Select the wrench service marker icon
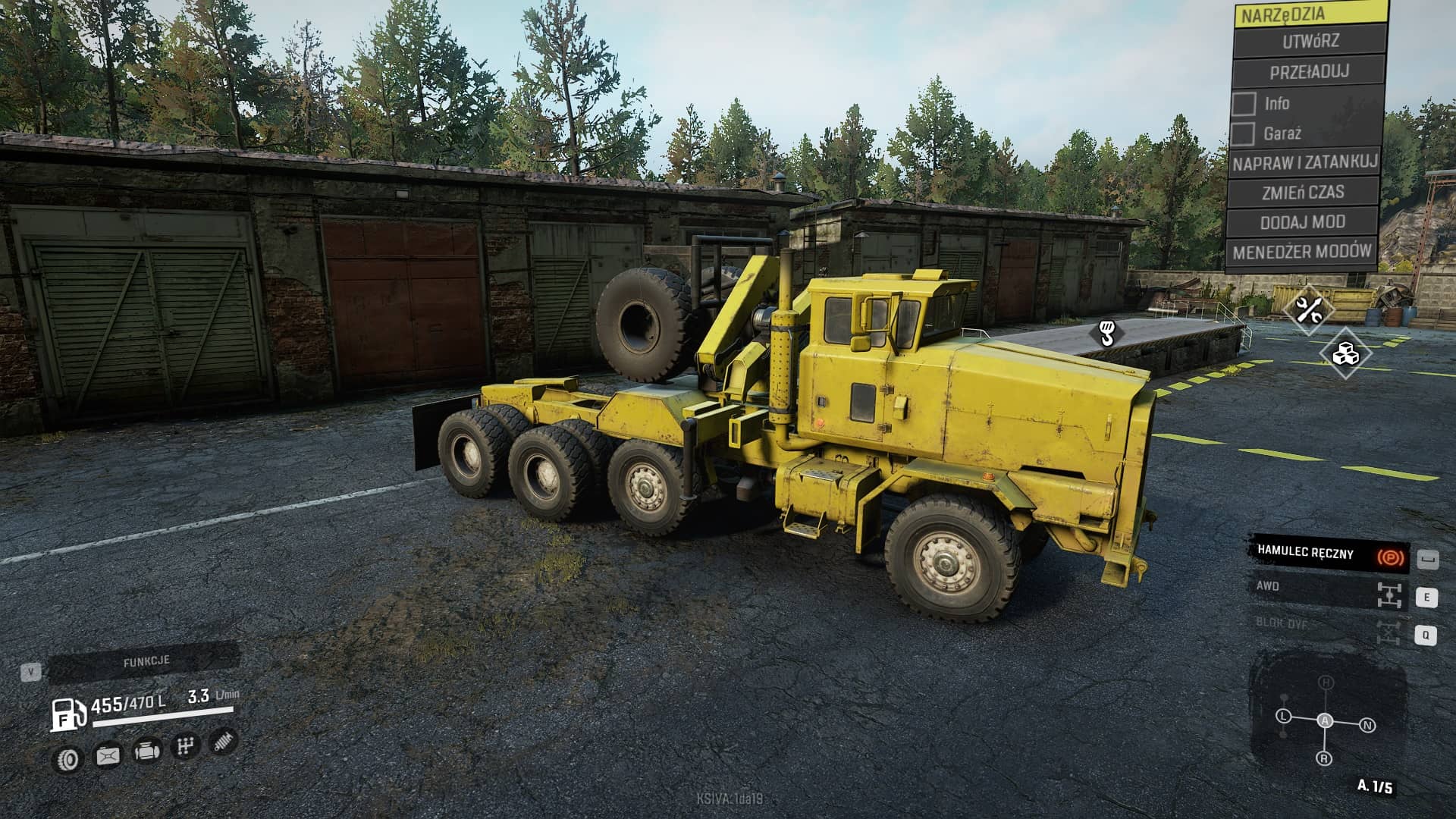 (x=1308, y=309)
